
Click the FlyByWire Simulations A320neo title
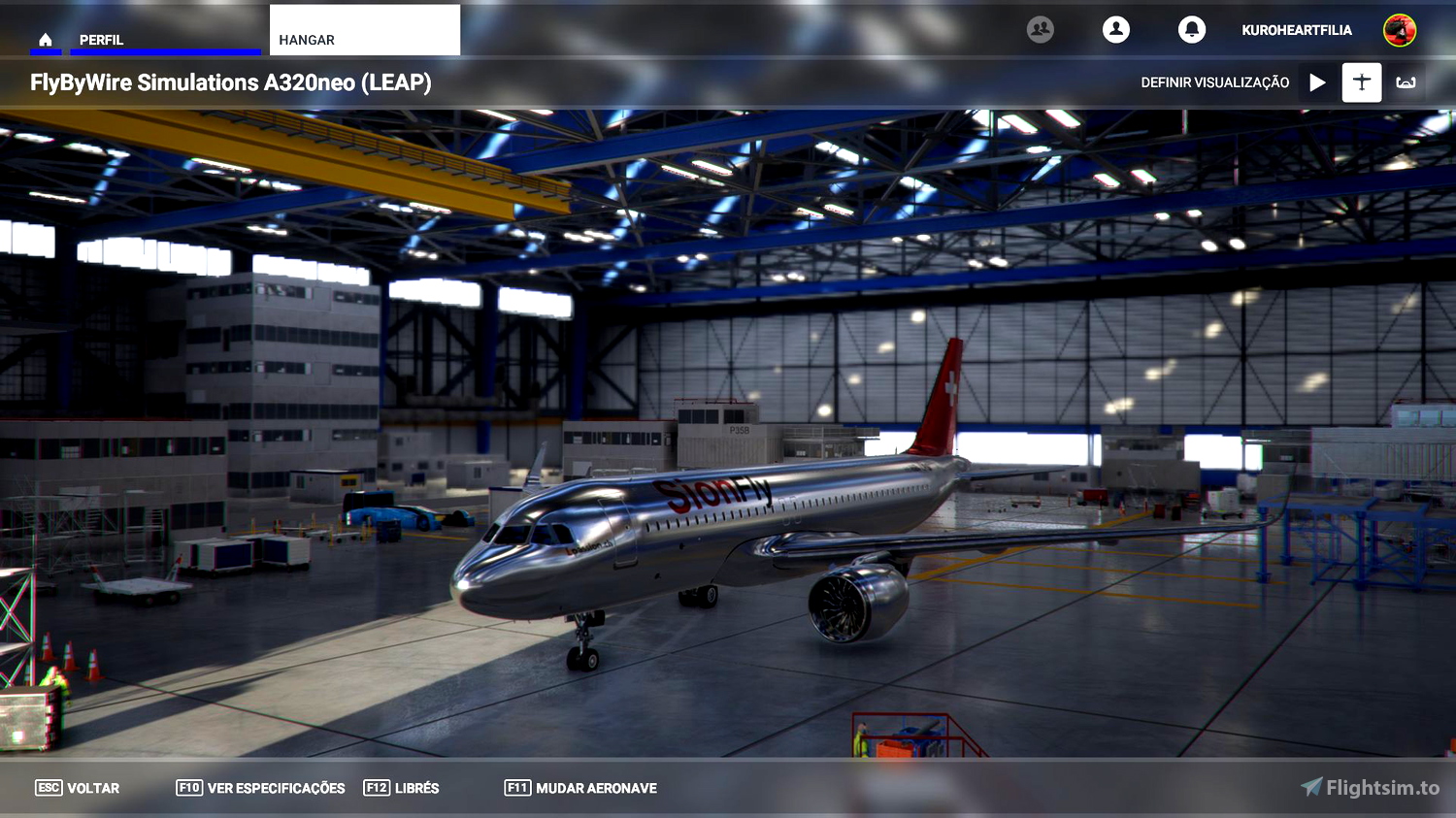pos(229,82)
